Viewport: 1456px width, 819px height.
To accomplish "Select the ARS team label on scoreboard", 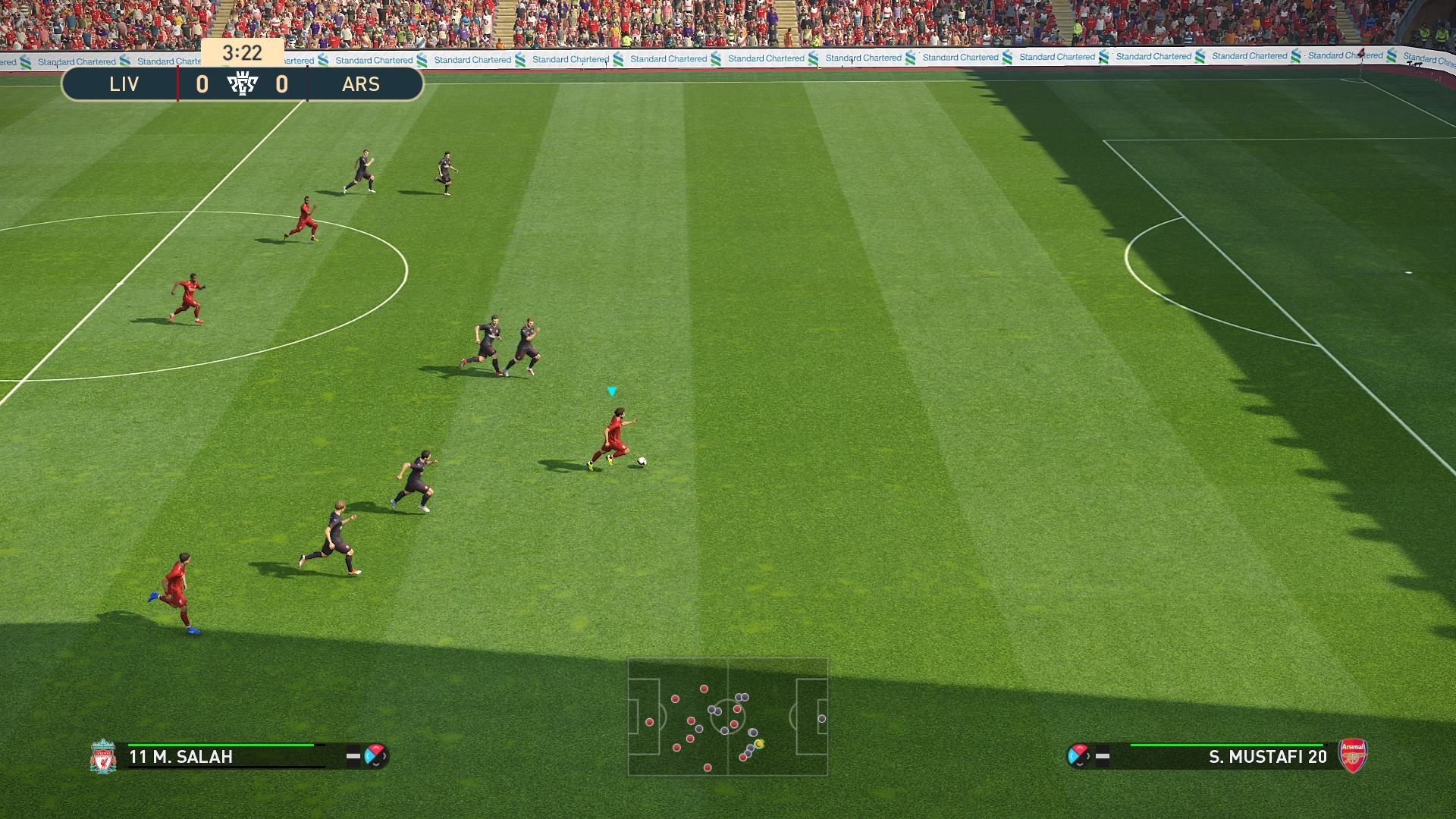I will point(360,84).
